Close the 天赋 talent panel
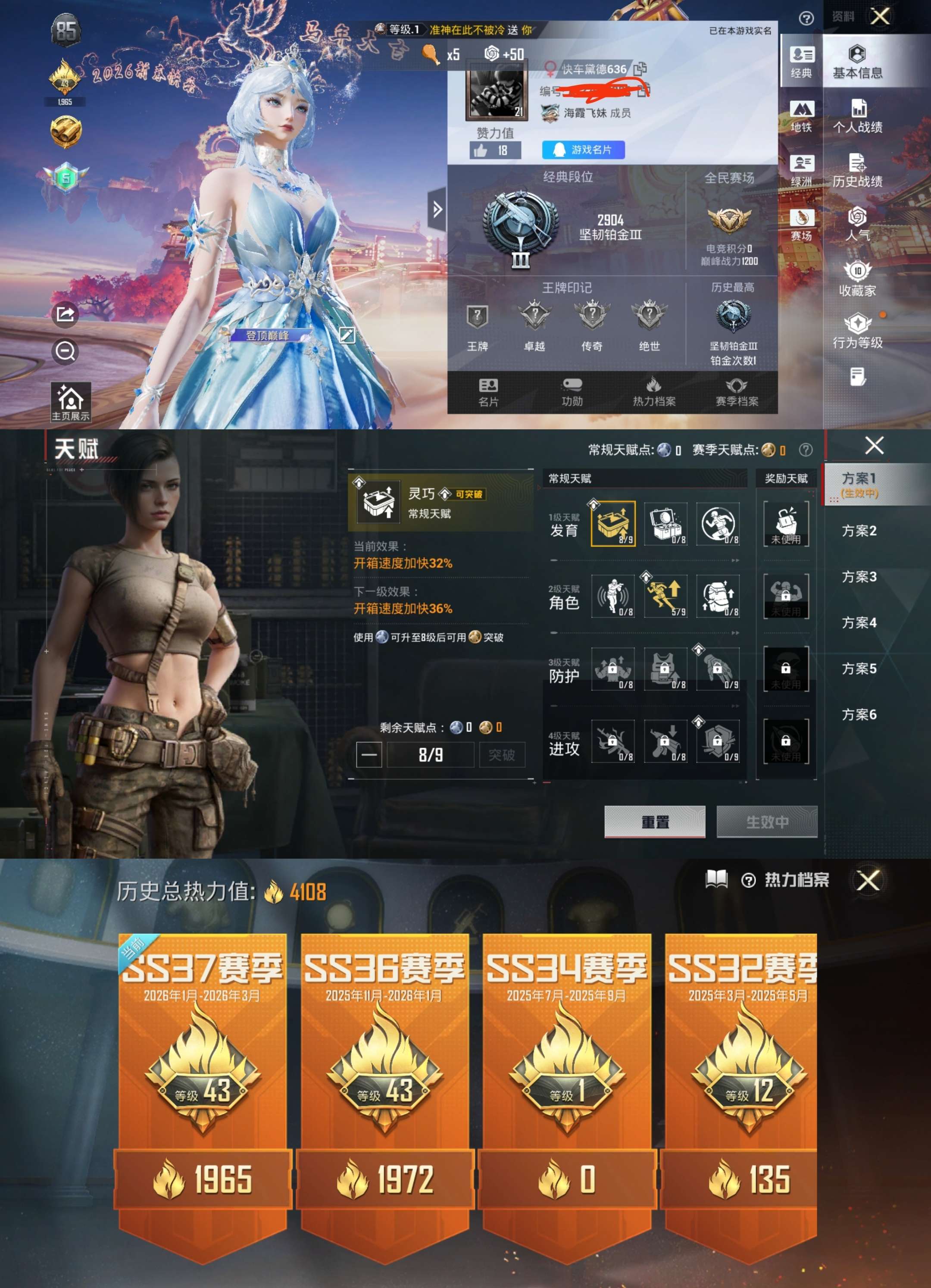Viewport: 931px width, 1288px height. click(x=874, y=446)
